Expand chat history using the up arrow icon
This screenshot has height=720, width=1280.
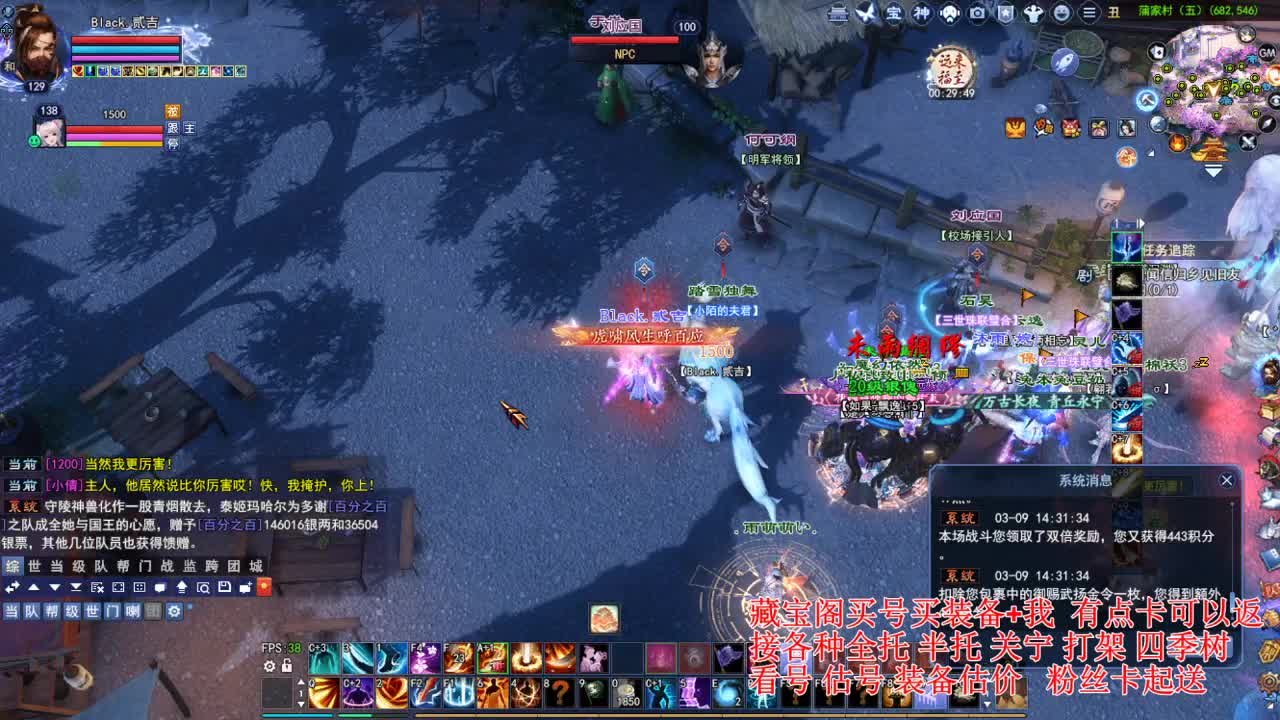[34, 588]
